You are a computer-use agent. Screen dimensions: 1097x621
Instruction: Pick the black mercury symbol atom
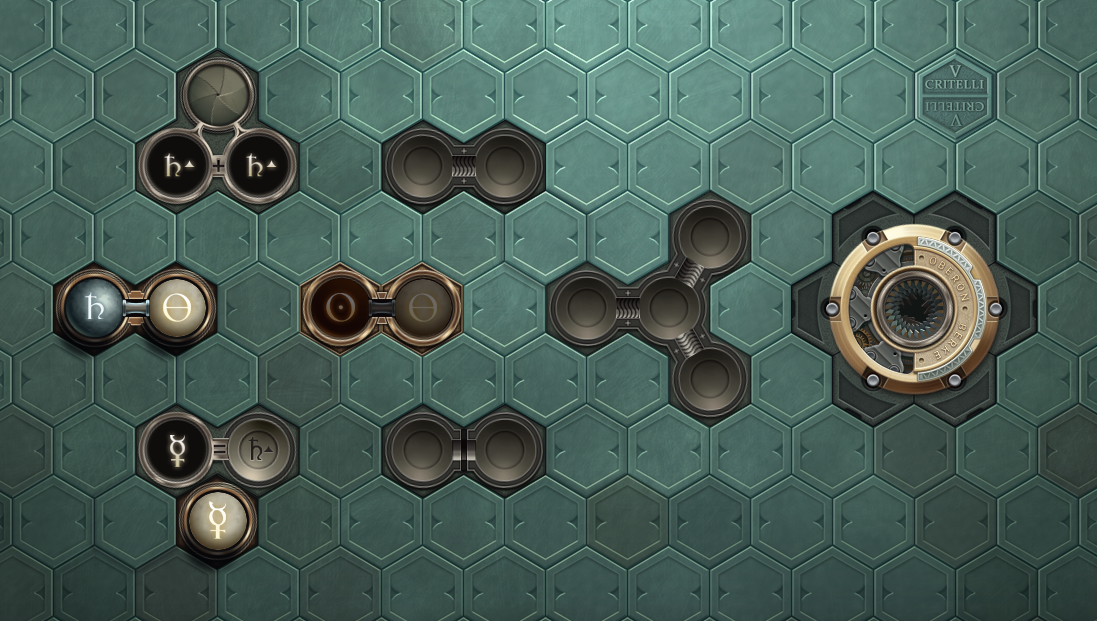178,449
